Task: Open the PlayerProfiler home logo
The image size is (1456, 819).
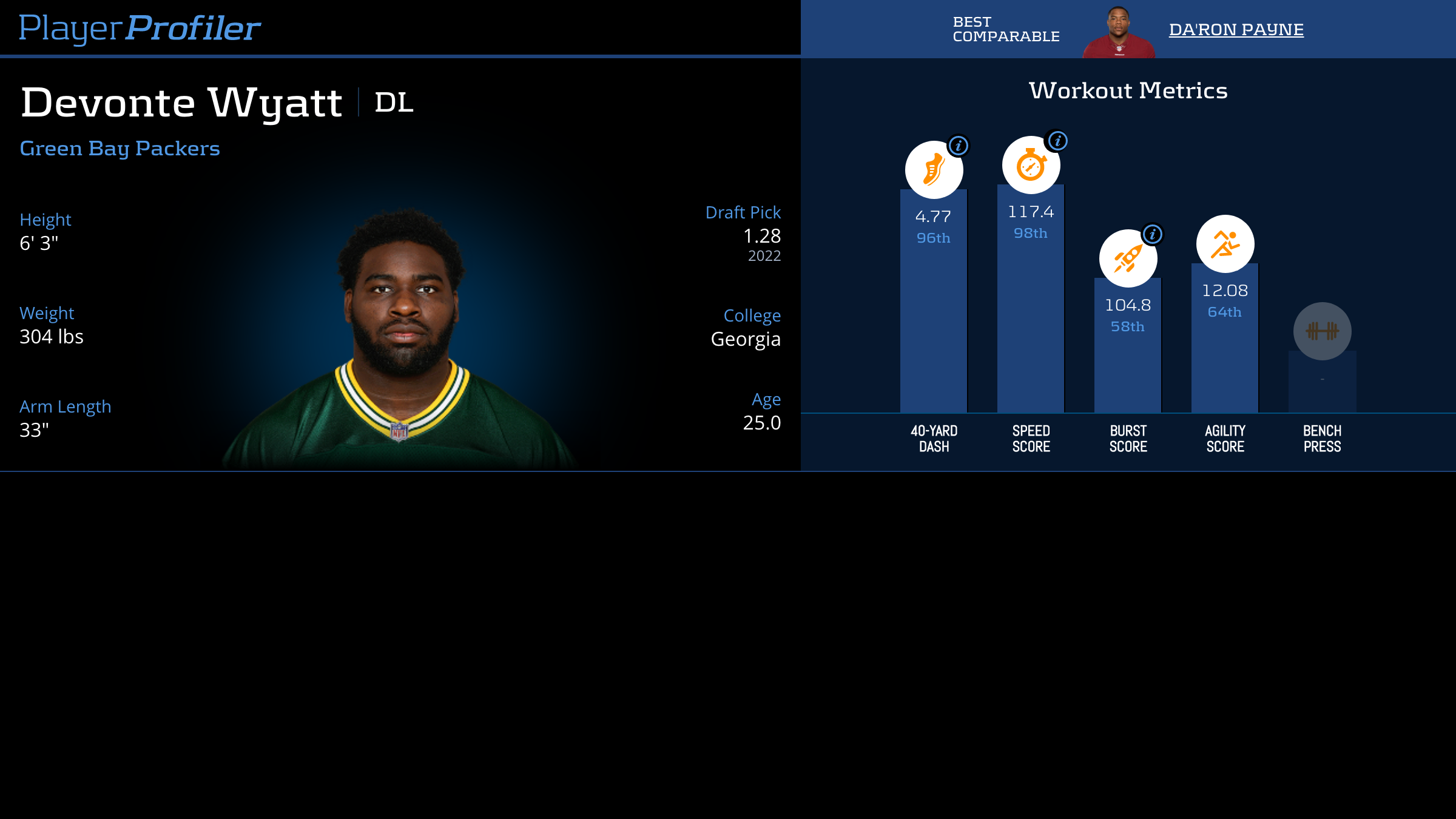Action: click(140, 28)
